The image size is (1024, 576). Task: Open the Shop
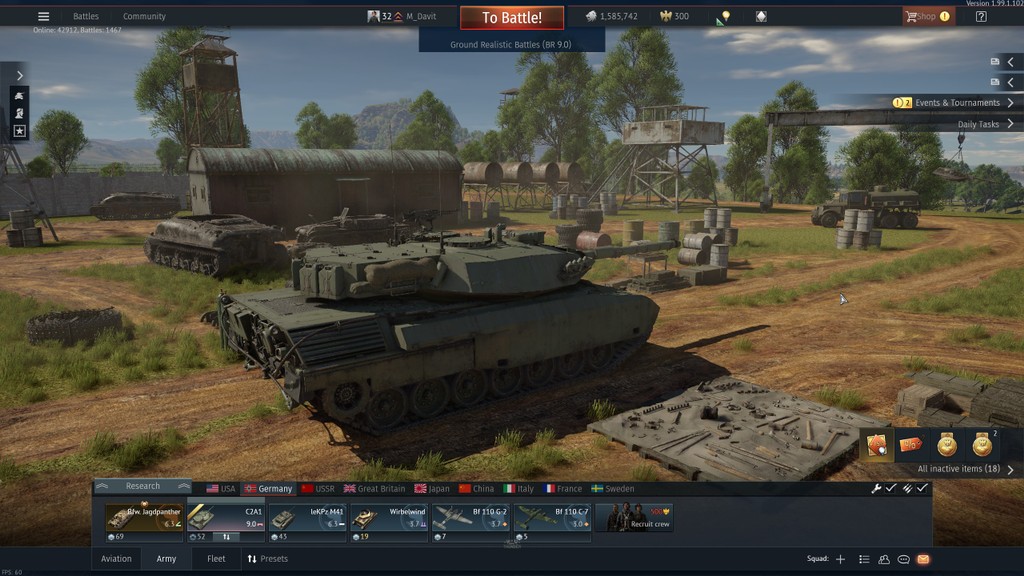(x=927, y=17)
